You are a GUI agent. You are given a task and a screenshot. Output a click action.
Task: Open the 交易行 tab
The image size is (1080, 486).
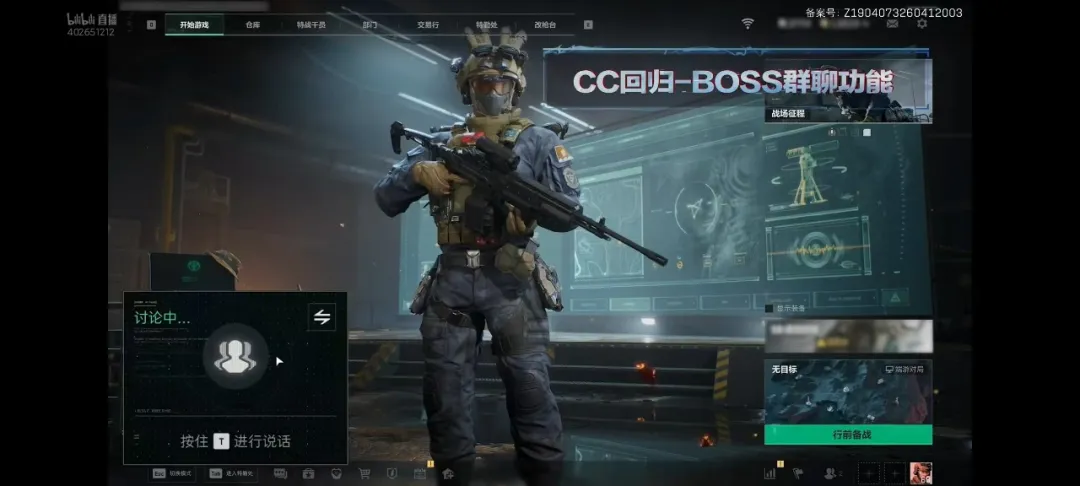pyautogui.click(x=428, y=24)
